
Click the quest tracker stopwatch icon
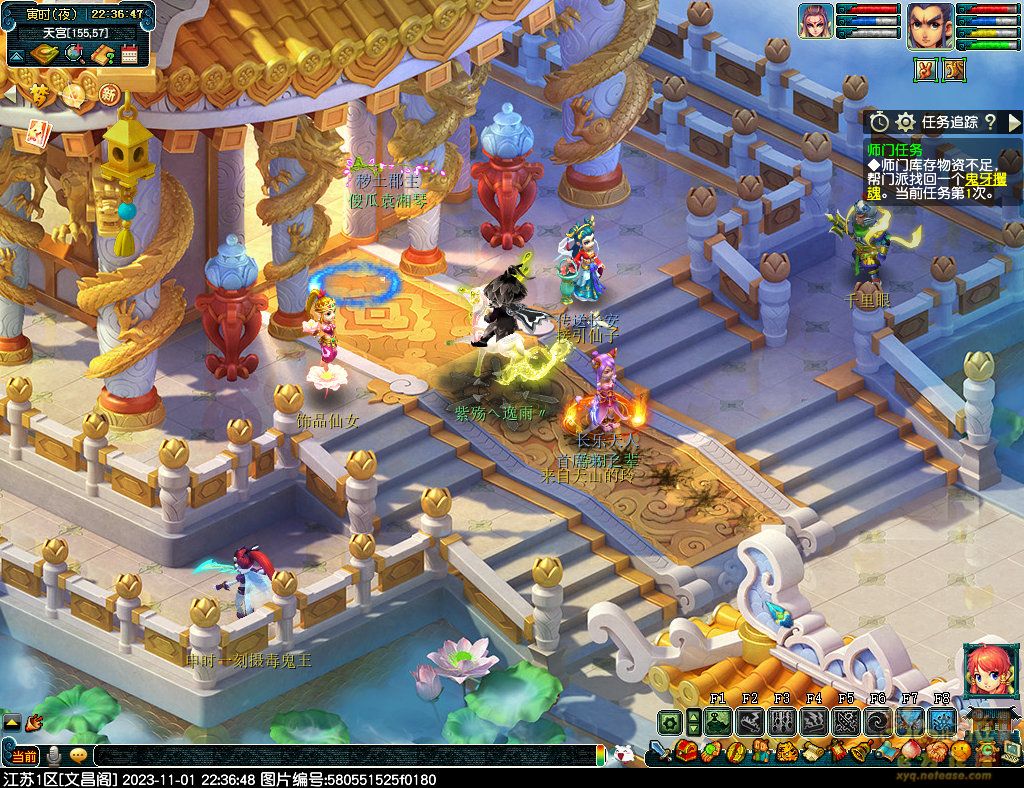click(879, 122)
